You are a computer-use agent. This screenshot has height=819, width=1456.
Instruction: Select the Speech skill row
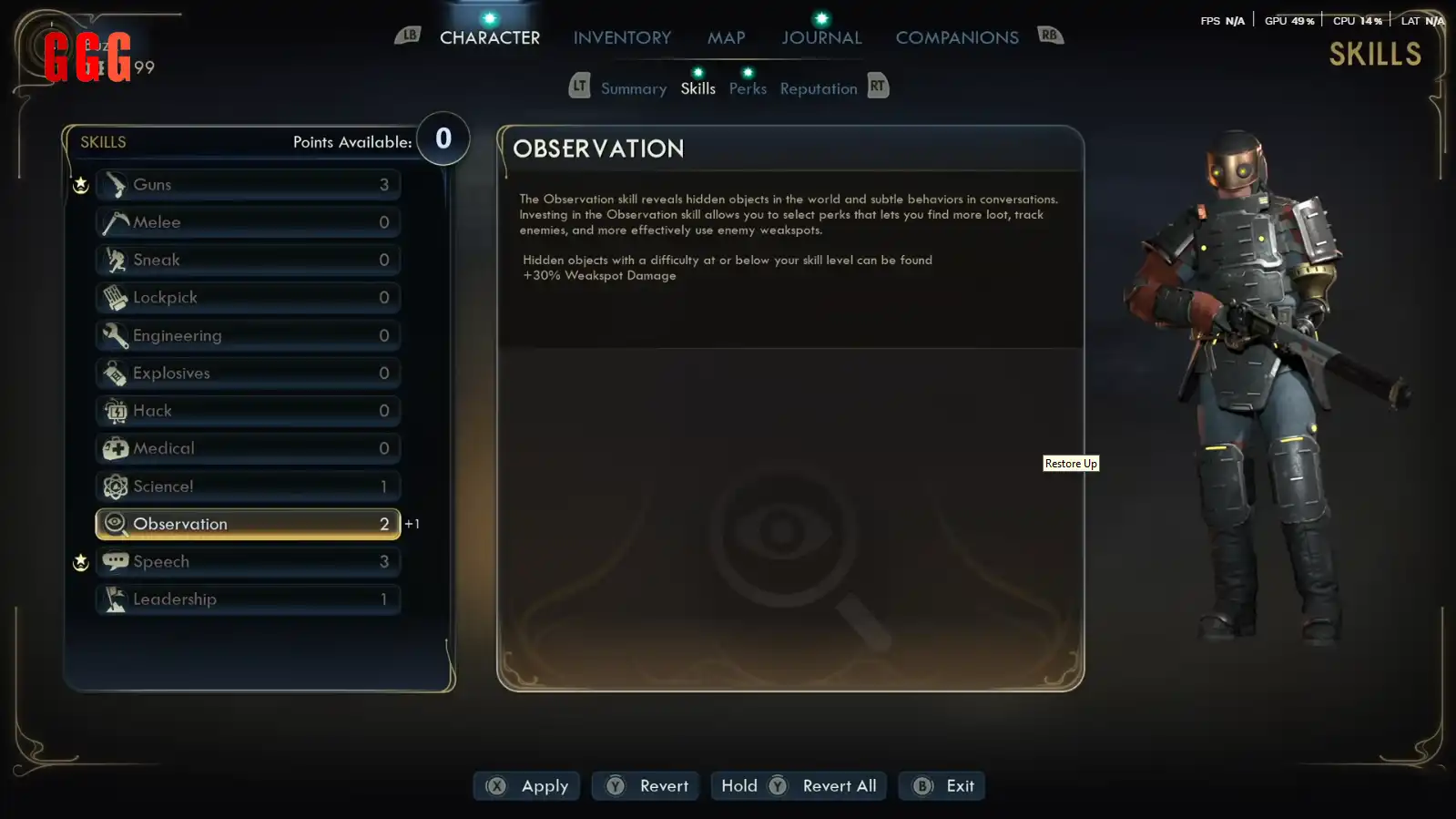[x=248, y=562]
